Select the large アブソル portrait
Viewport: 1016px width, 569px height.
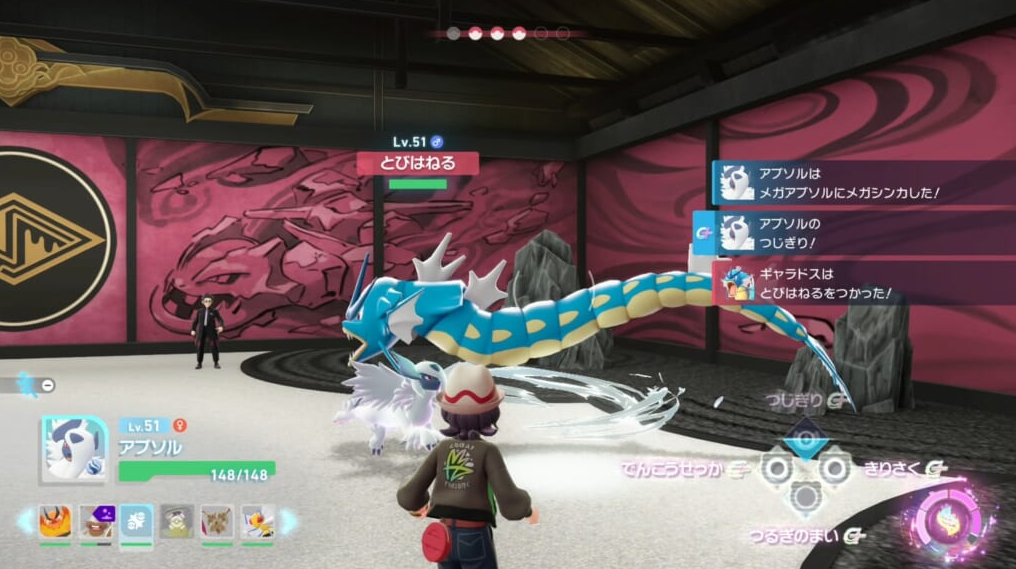[73, 450]
